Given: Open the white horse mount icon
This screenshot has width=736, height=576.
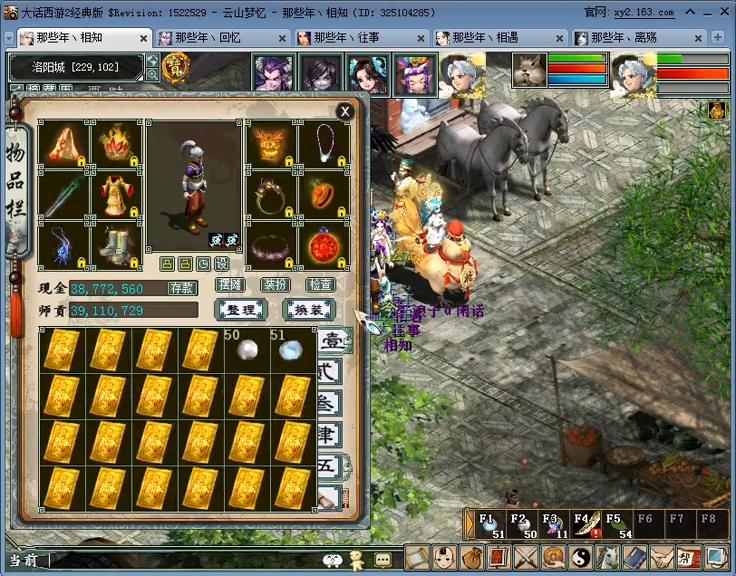Looking at the screenshot, I should pyautogui.click(x=607, y=558).
